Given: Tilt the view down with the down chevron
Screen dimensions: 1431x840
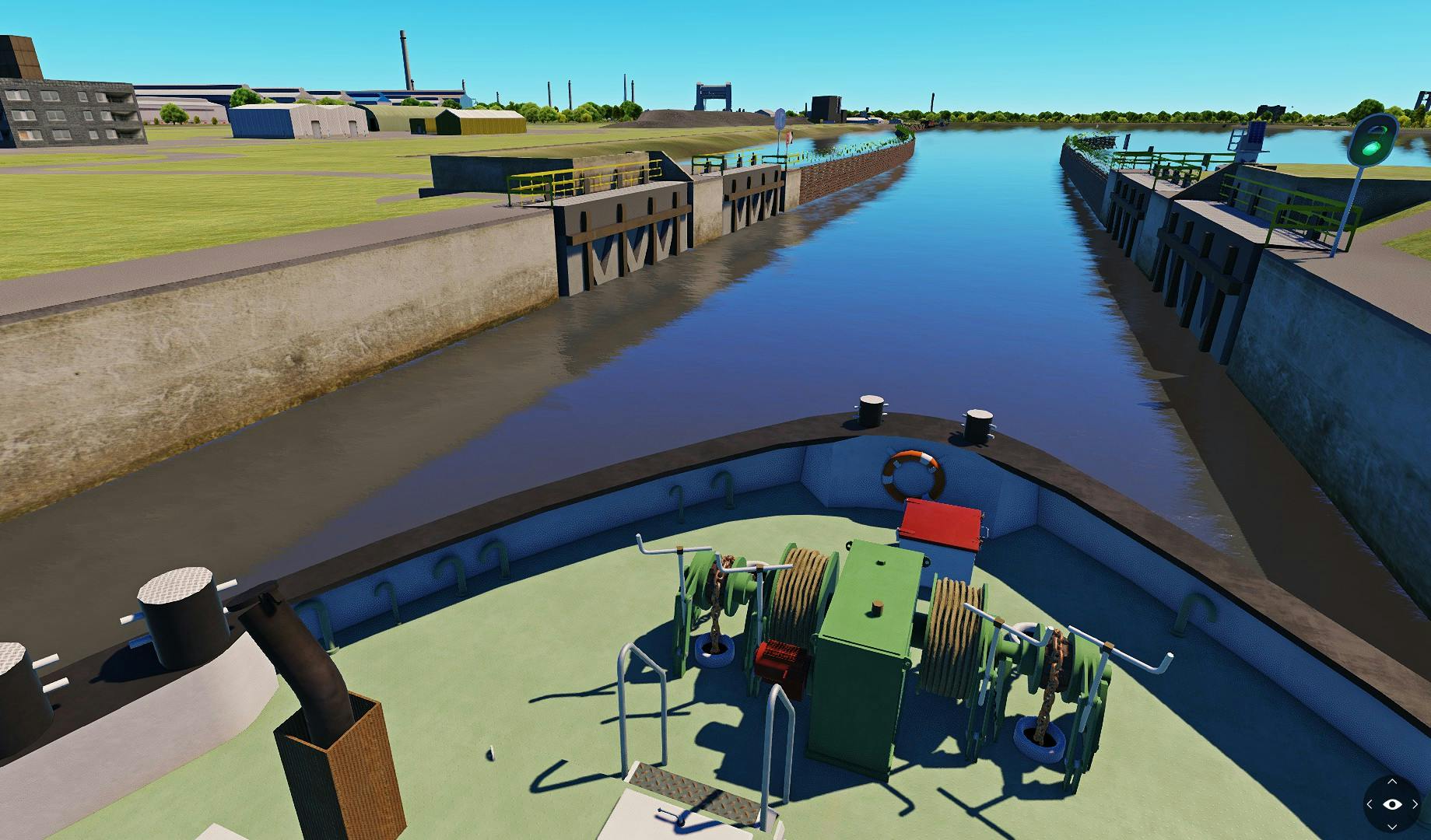Looking at the screenshot, I should pyautogui.click(x=1392, y=827).
